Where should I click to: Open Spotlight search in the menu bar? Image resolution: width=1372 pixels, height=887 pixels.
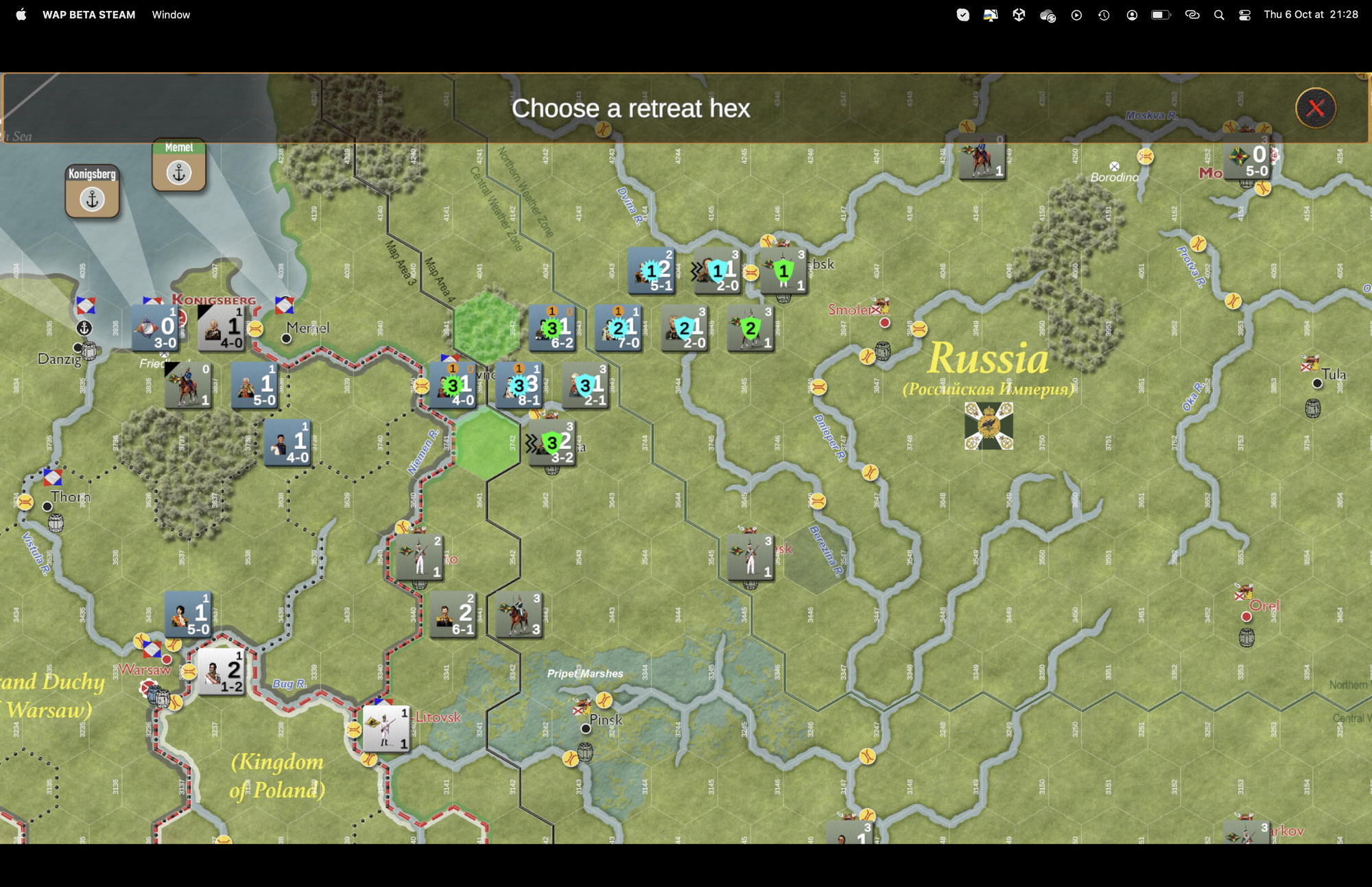click(x=1218, y=14)
